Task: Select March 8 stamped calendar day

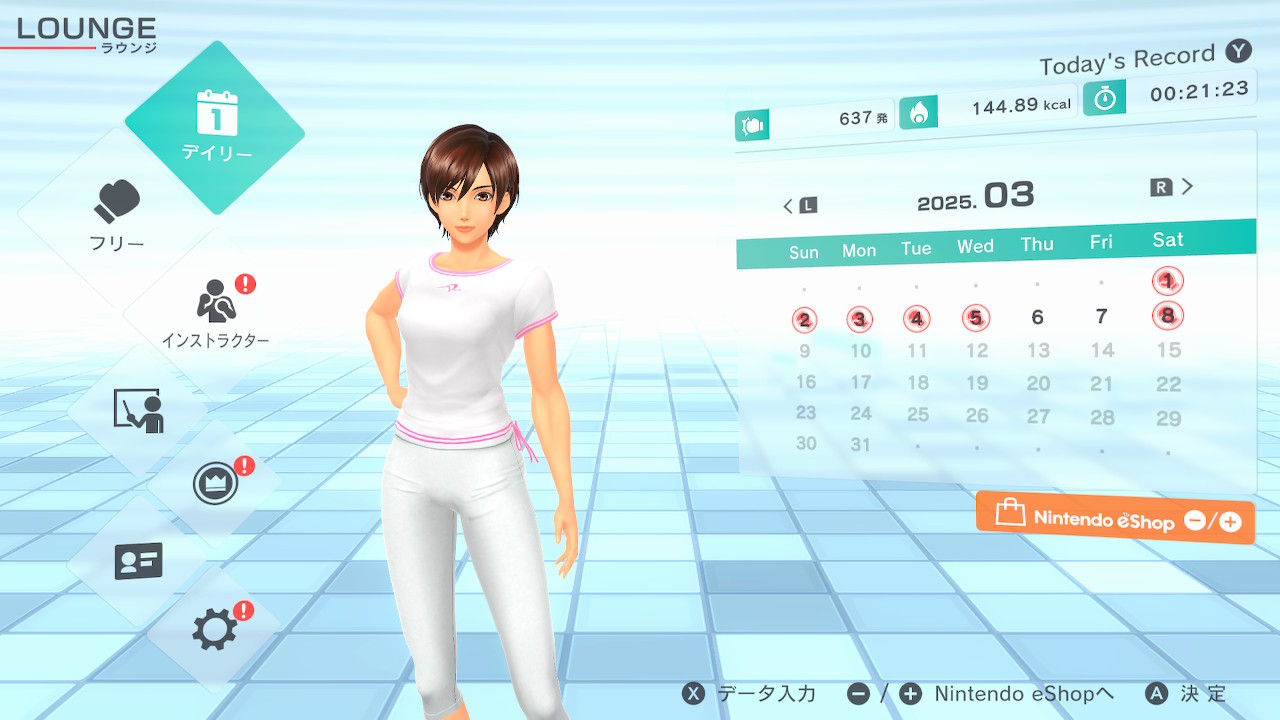Action: [1168, 316]
